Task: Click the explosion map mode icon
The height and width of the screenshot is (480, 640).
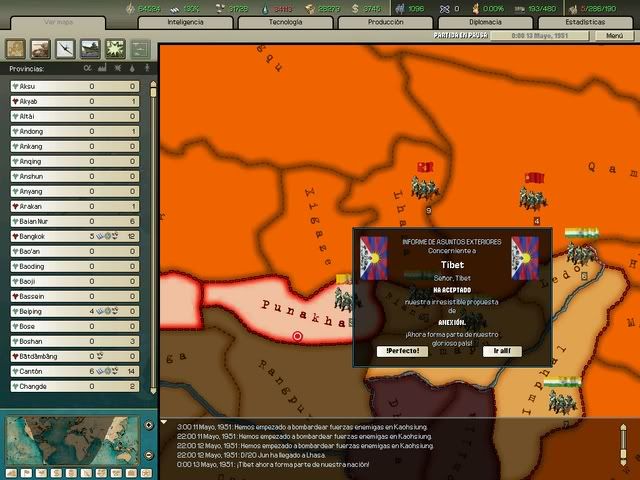Action: coord(115,47)
